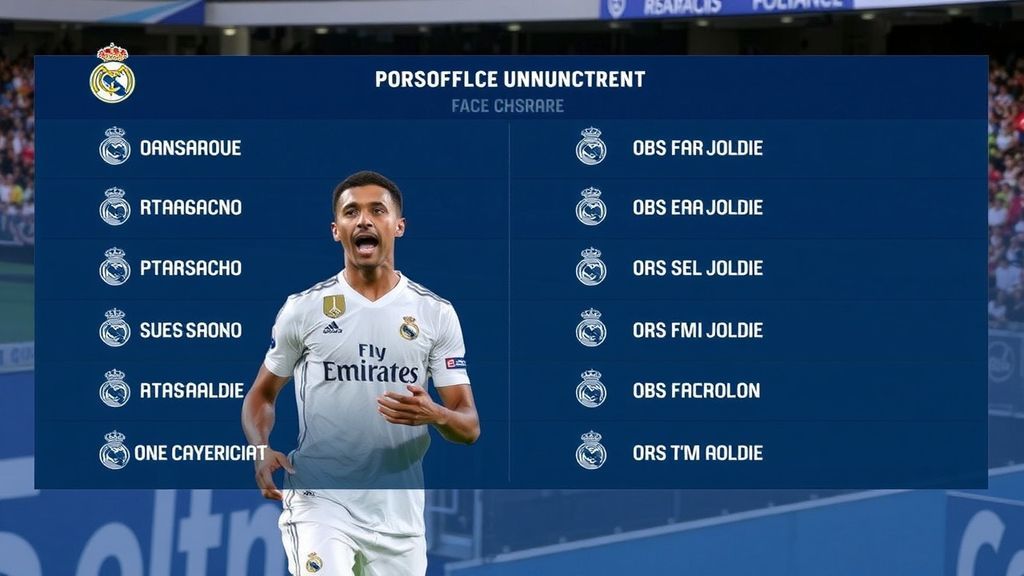Screen dimensions: 1024x576
Task: Choose the RTAAGACNO entry
Action: tap(190, 207)
